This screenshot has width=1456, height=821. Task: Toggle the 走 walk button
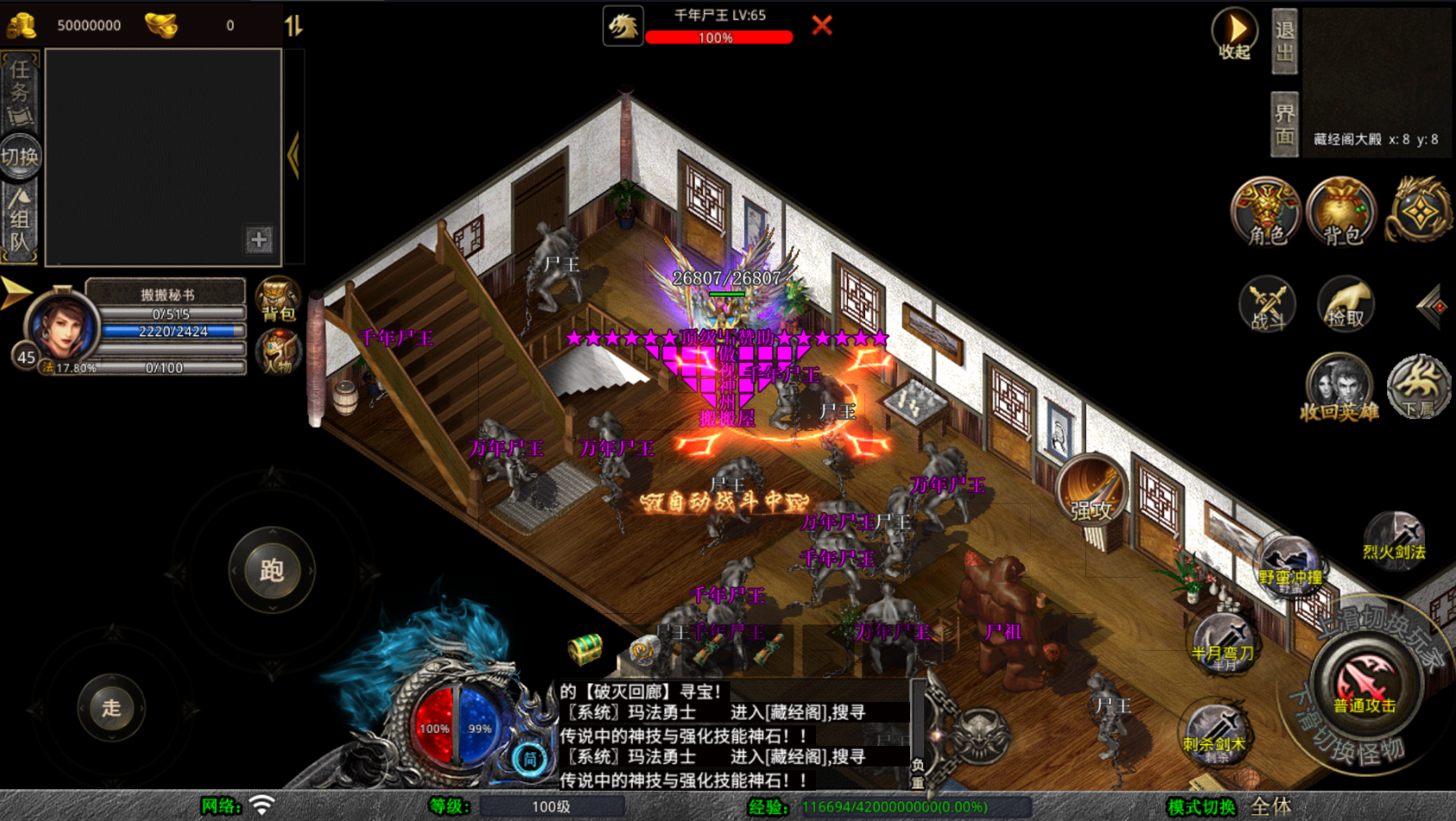[x=111, y=708]
